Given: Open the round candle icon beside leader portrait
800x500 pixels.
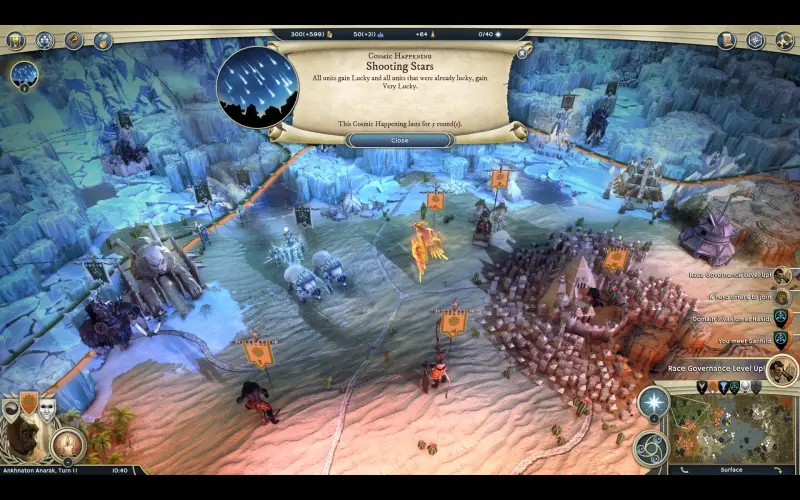Looking at the screenshot, I should pyautogui.click(x=68, y=443).
